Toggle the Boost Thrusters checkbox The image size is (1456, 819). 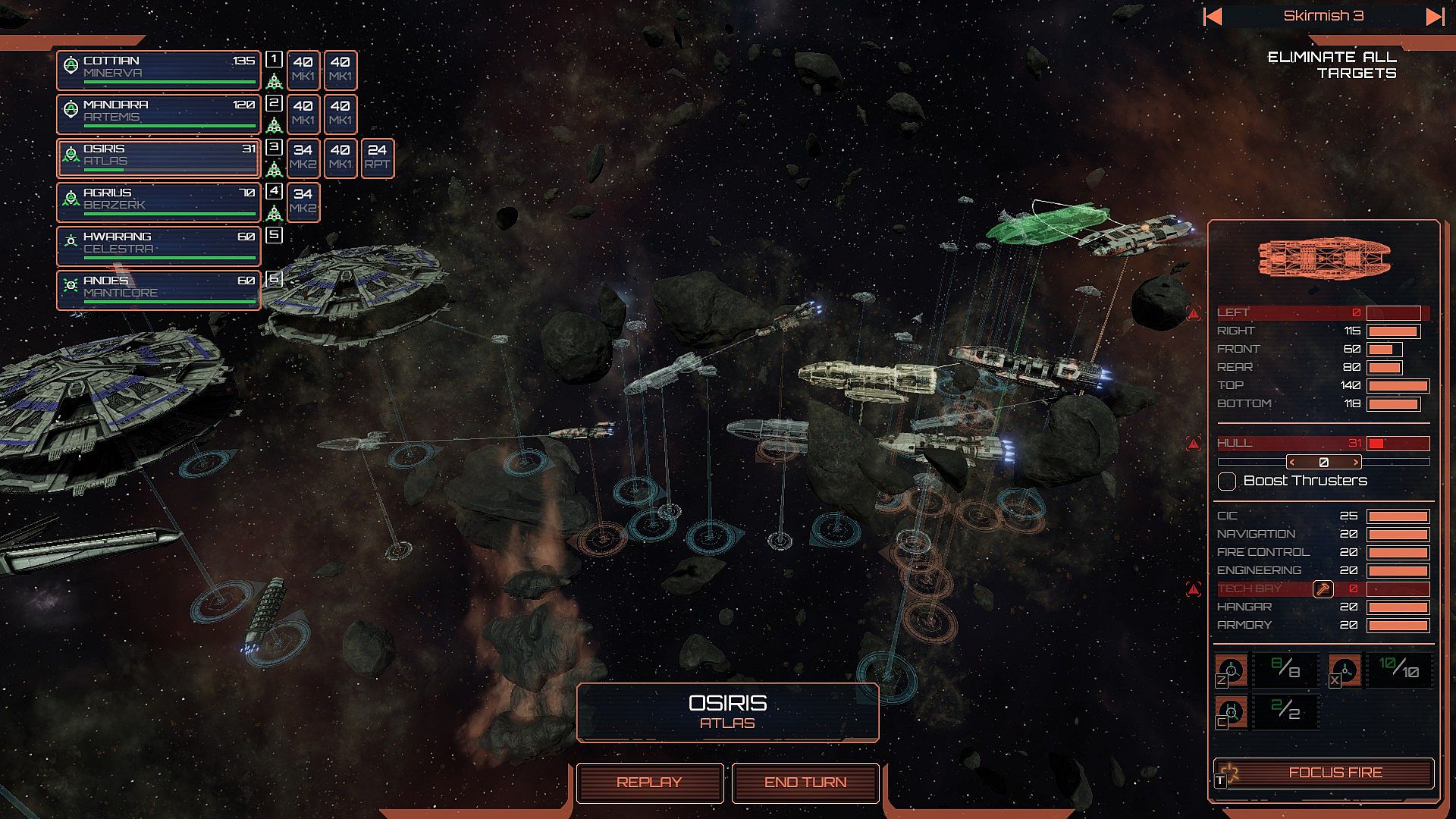pyautogui.click(x=1227, y=481)
